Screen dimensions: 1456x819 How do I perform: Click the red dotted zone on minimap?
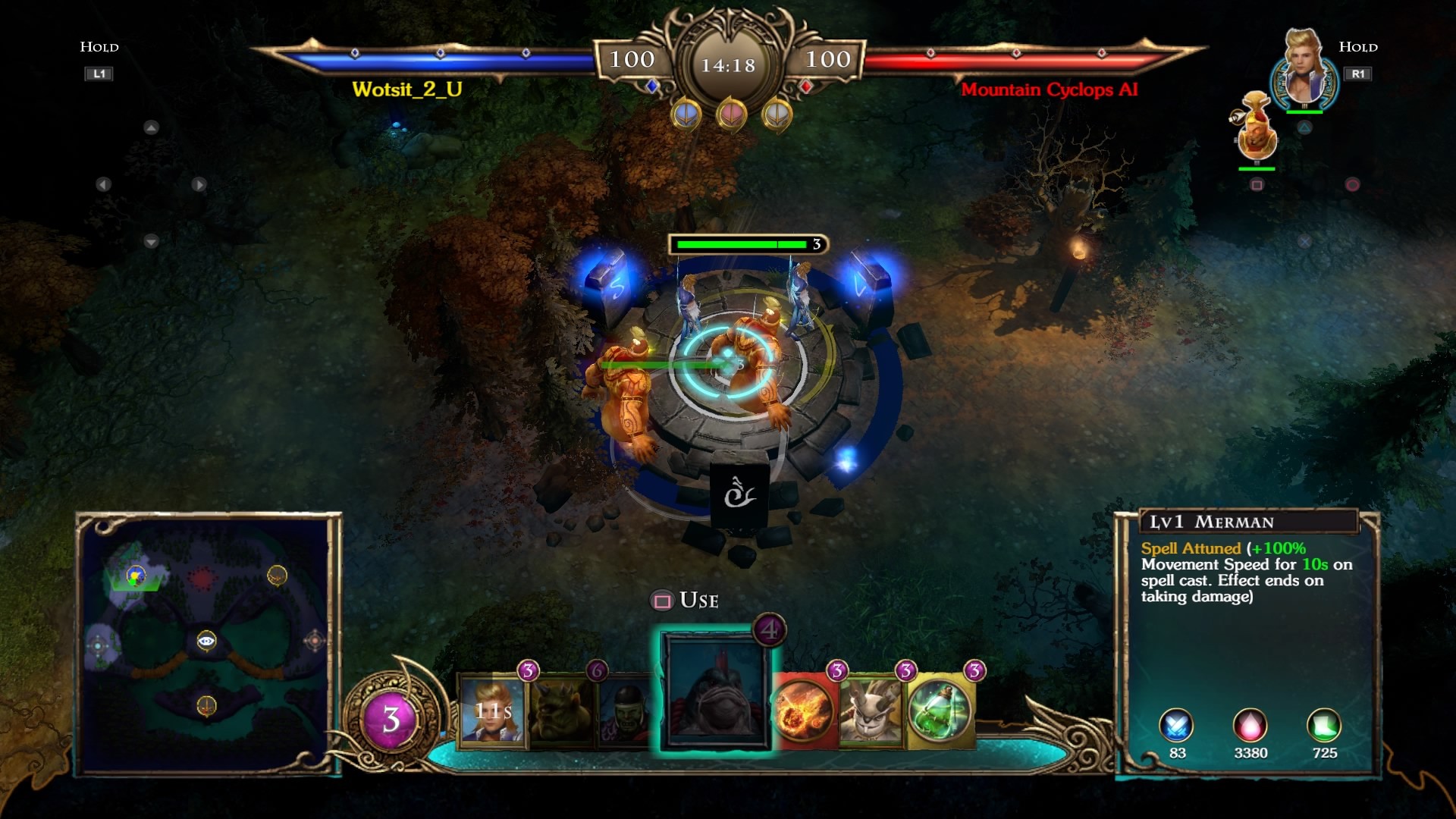pos(202,579)
